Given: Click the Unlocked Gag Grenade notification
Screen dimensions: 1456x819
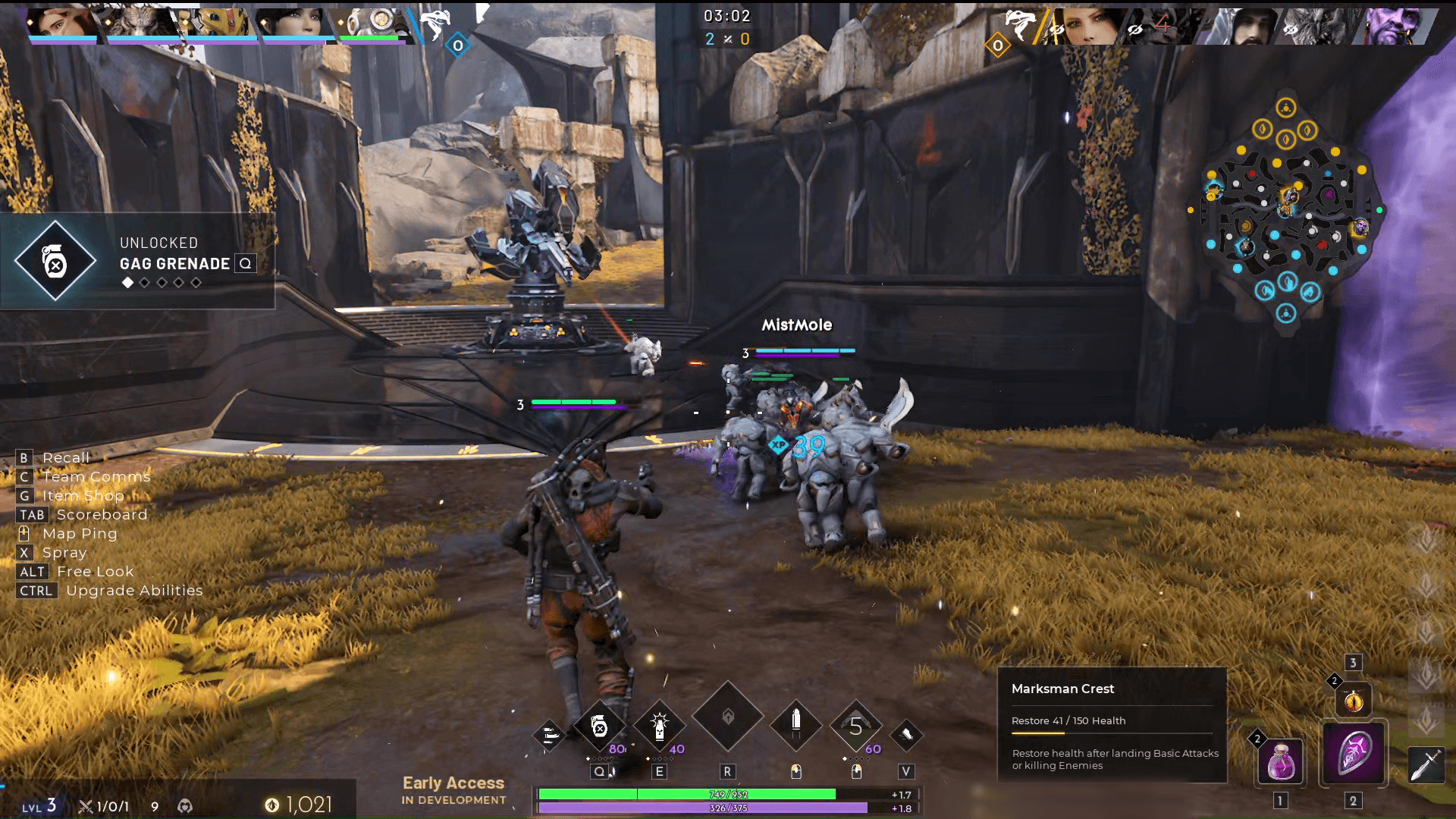Looking at the screenshot, I should click(137, 262).
